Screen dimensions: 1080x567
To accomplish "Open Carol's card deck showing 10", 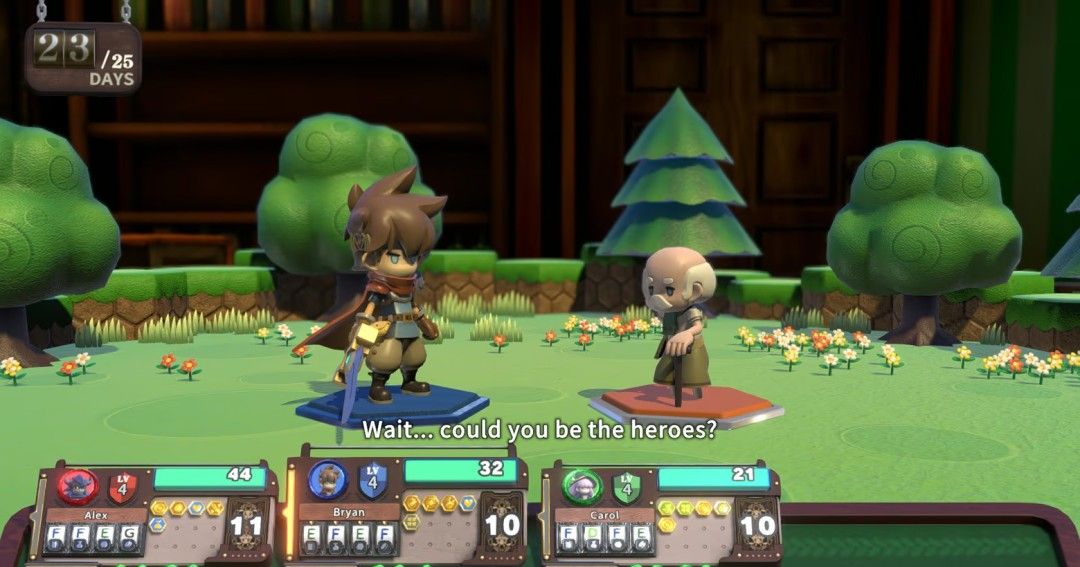I will coord(758,524).
